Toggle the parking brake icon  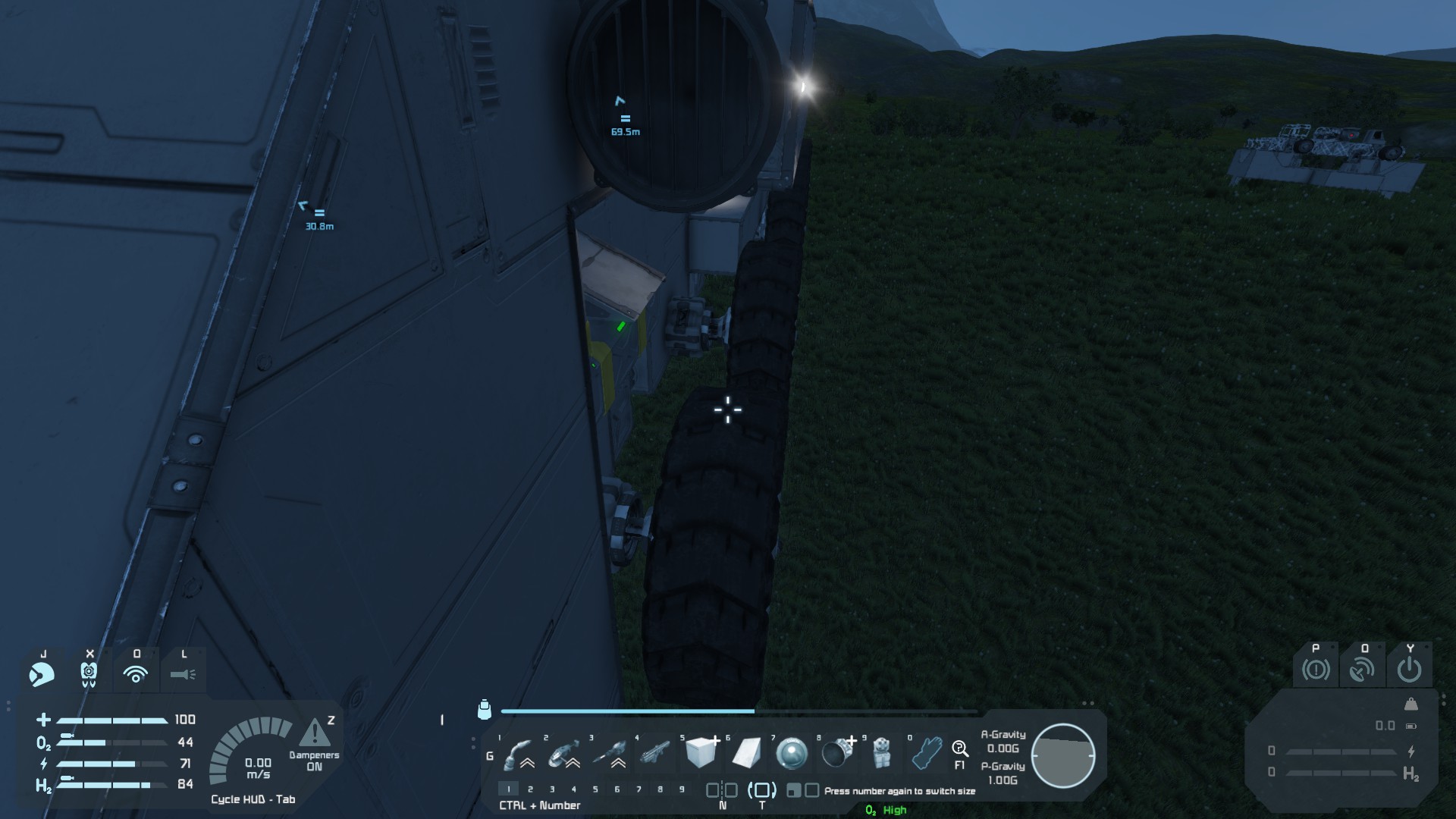pyautogui.click(x=1316, y=670)
